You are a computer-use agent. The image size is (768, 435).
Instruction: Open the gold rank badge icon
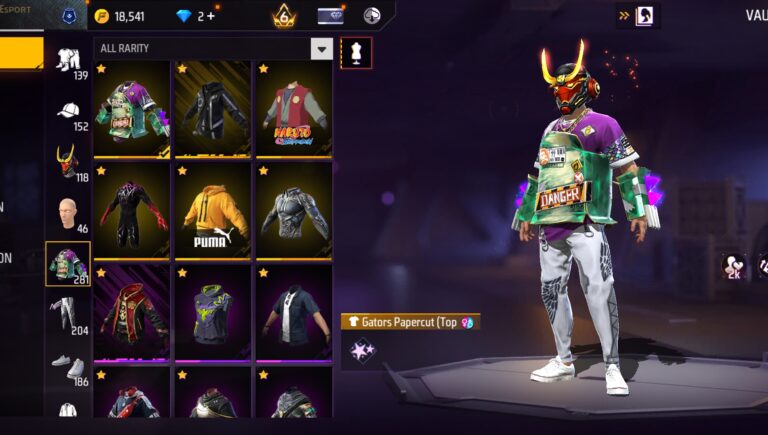pyautogui.click(x=283, y=16)
